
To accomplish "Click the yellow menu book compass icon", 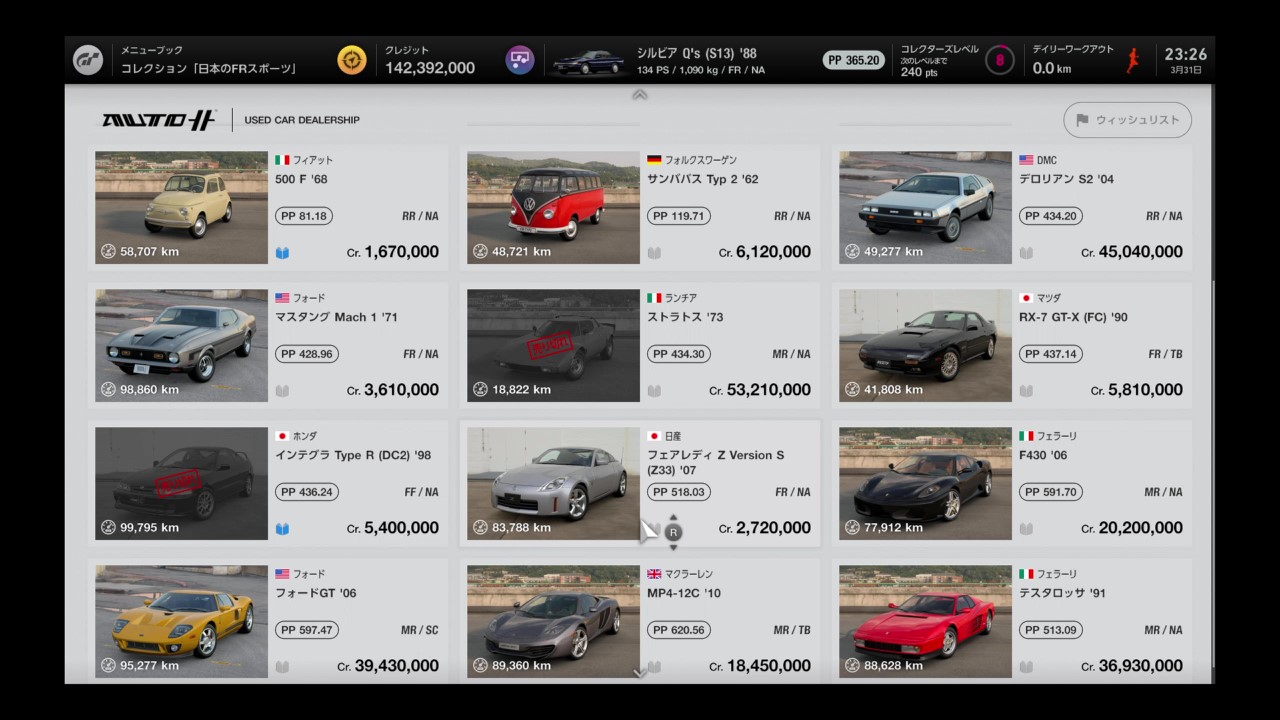I will [x=352, y=60].
